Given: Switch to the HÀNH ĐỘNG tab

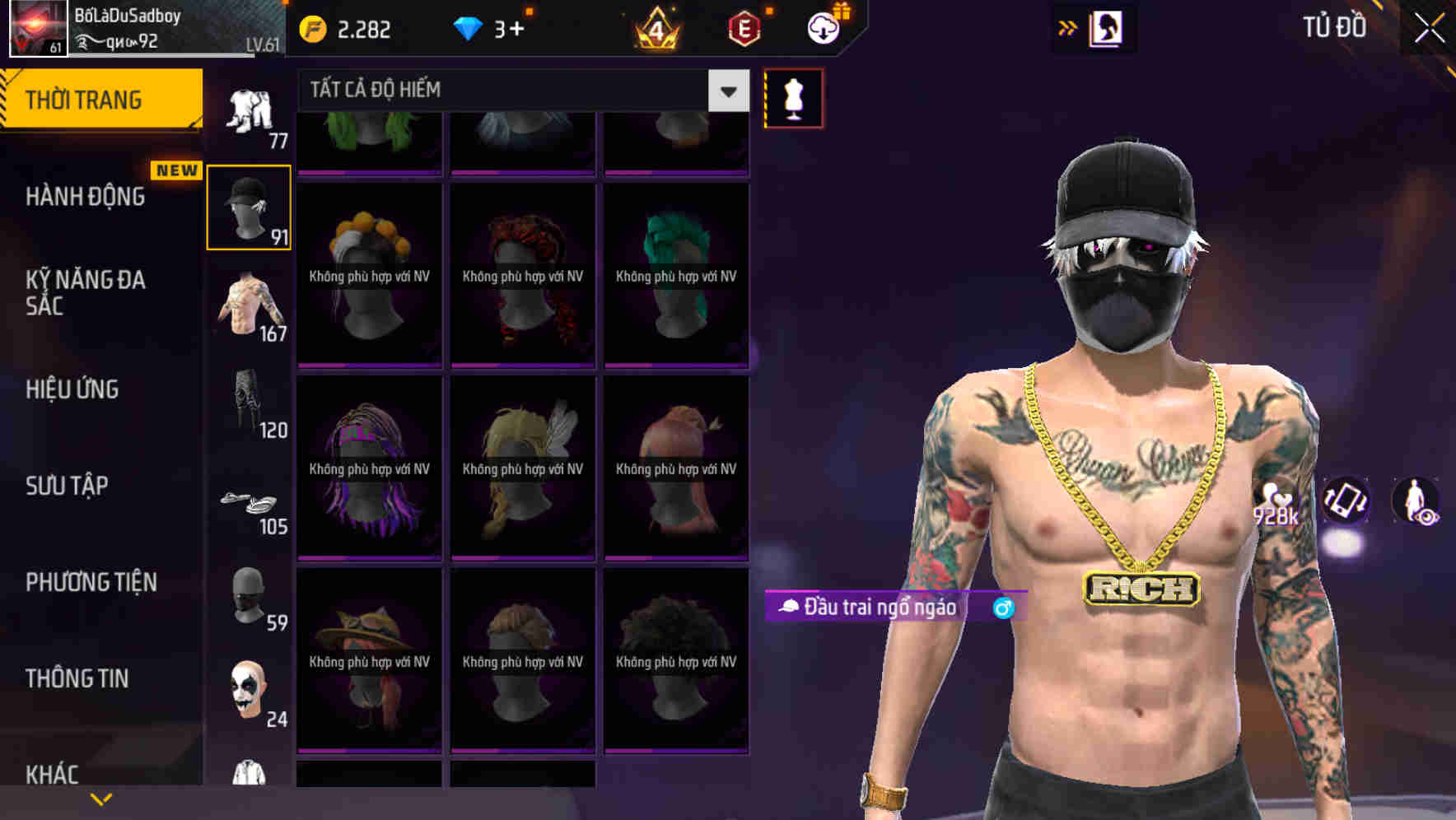Looking at the screenshot, I should 85,197.
